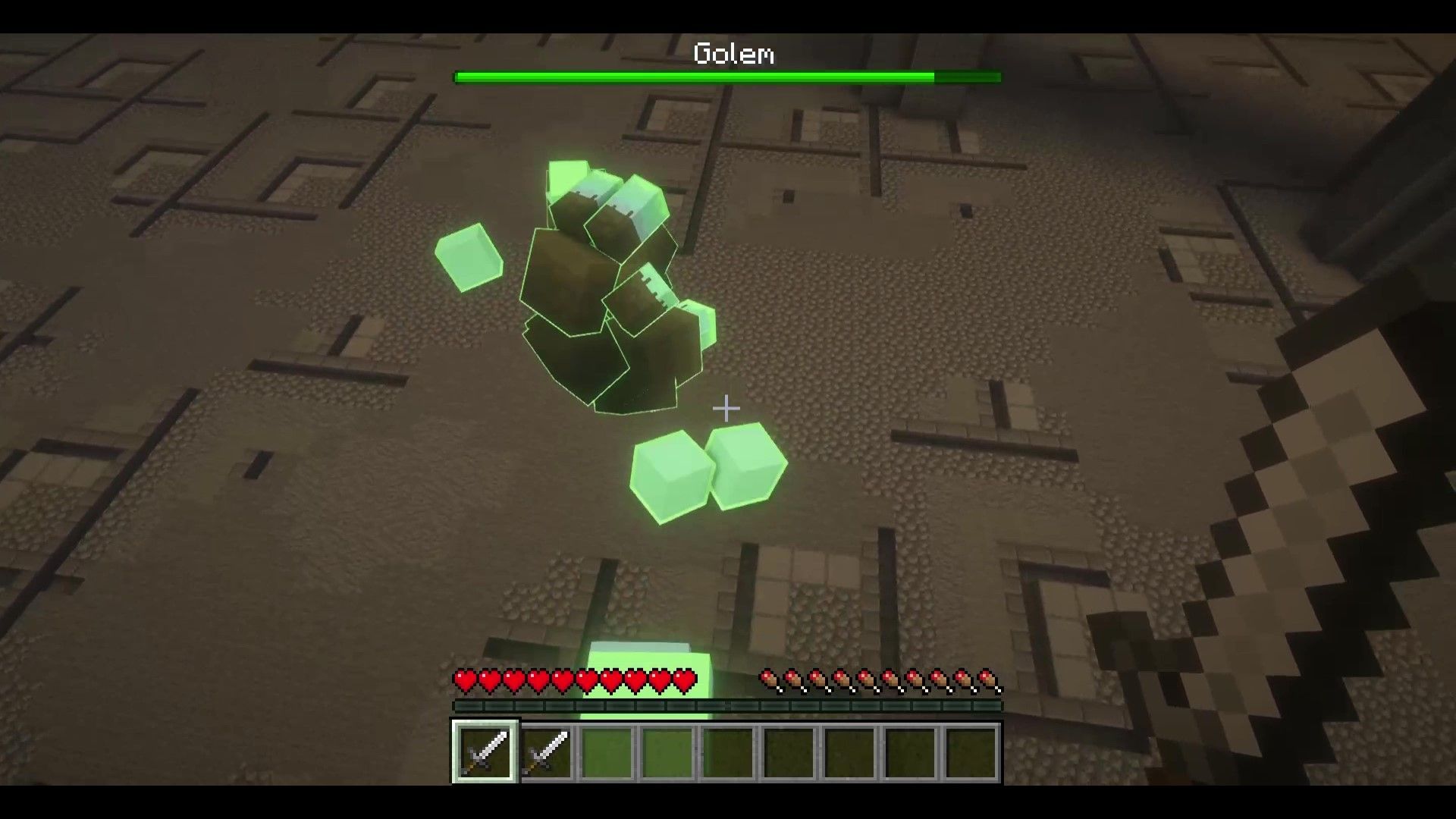Select the third hotbar slot
Image resolution: width=1456 pixels, height=819 pixels.
click(607, 753)
